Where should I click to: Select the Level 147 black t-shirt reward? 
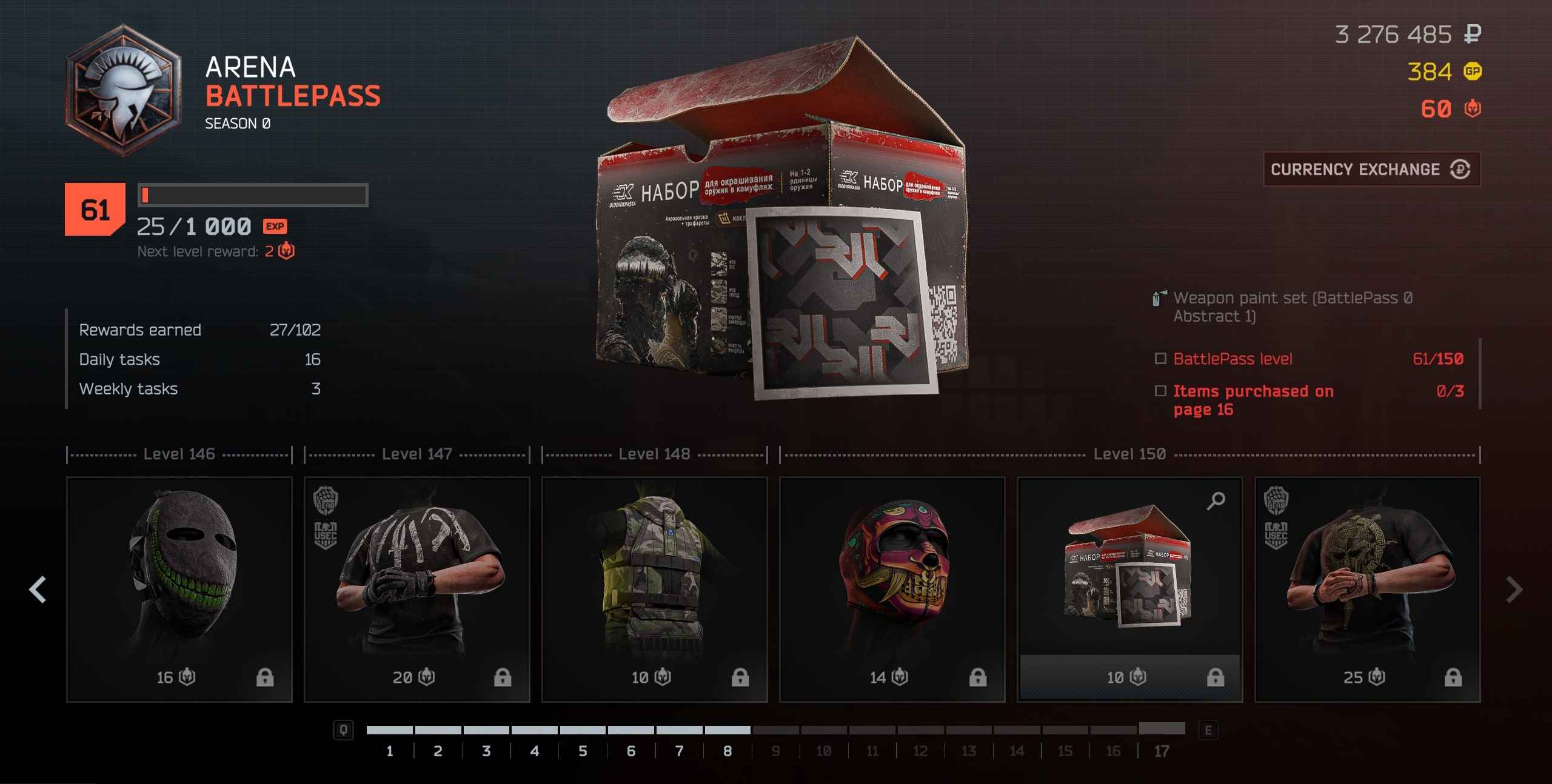pos(417,576)
